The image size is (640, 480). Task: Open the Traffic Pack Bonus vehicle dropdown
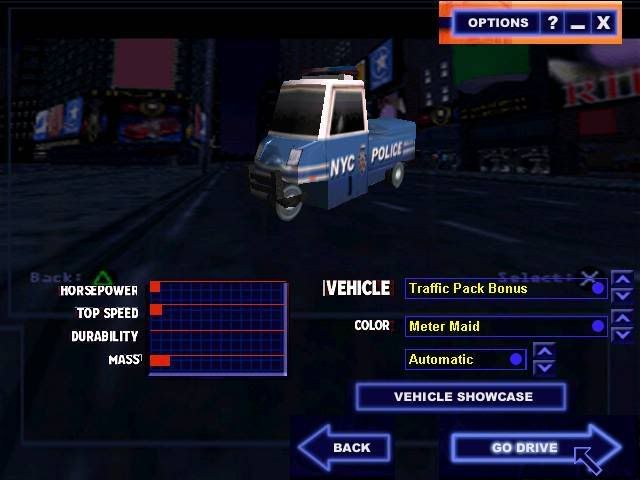point(506,288)
